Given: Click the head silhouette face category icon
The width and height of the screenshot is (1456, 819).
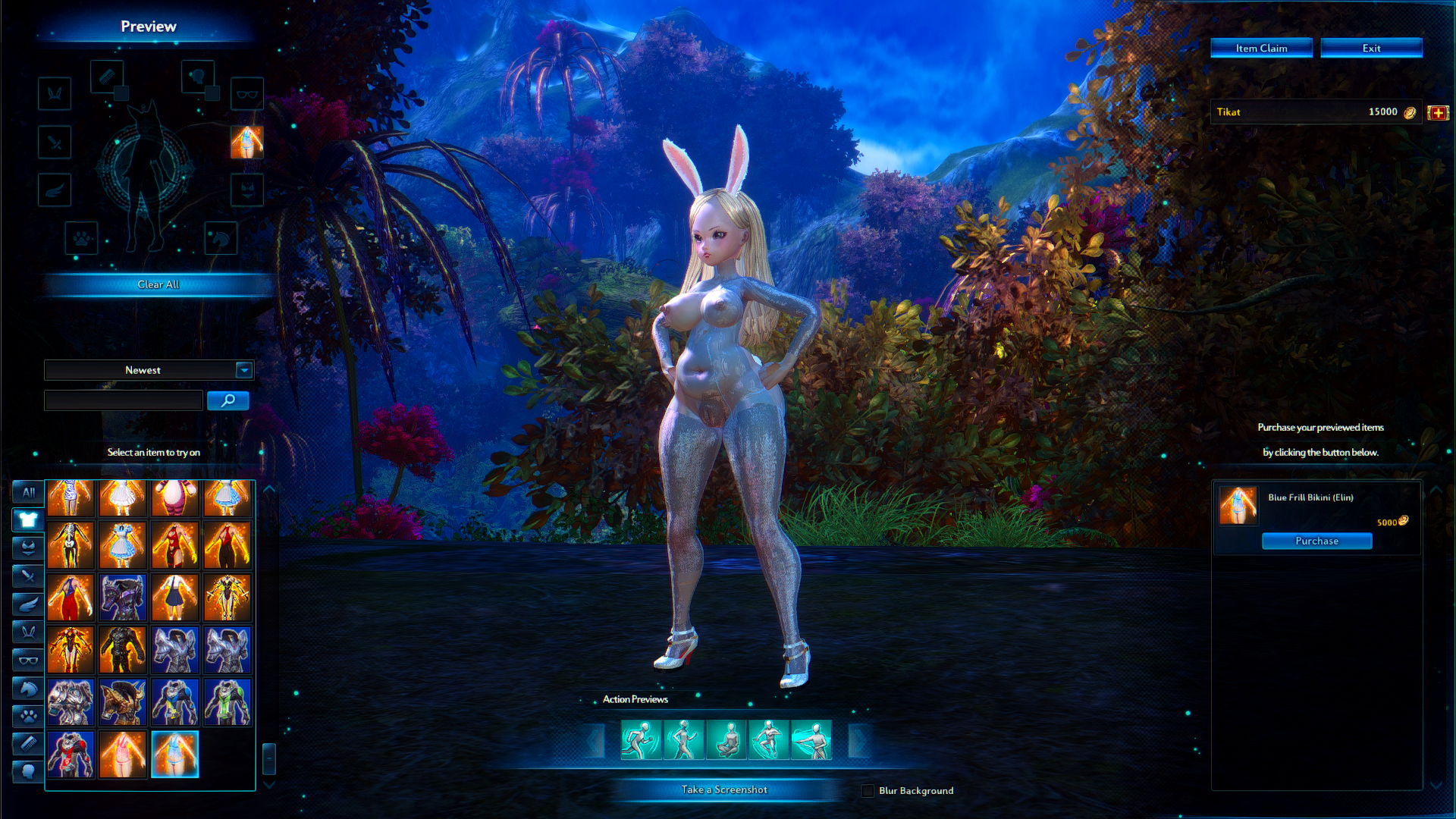Looking at the screenshot, I should [x=27, y=772].
